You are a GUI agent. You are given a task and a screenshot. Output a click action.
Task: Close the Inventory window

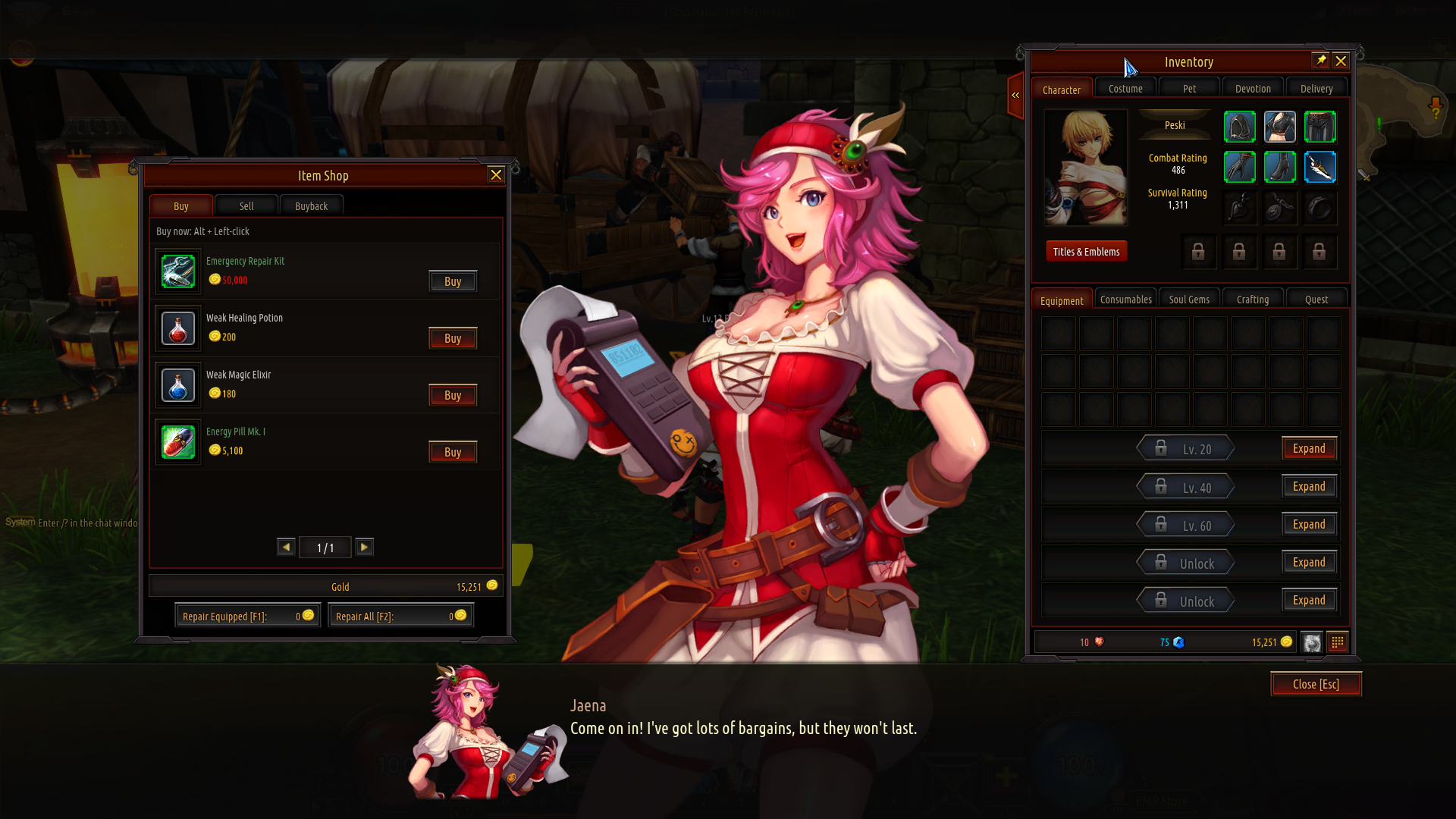(1341, 61)
